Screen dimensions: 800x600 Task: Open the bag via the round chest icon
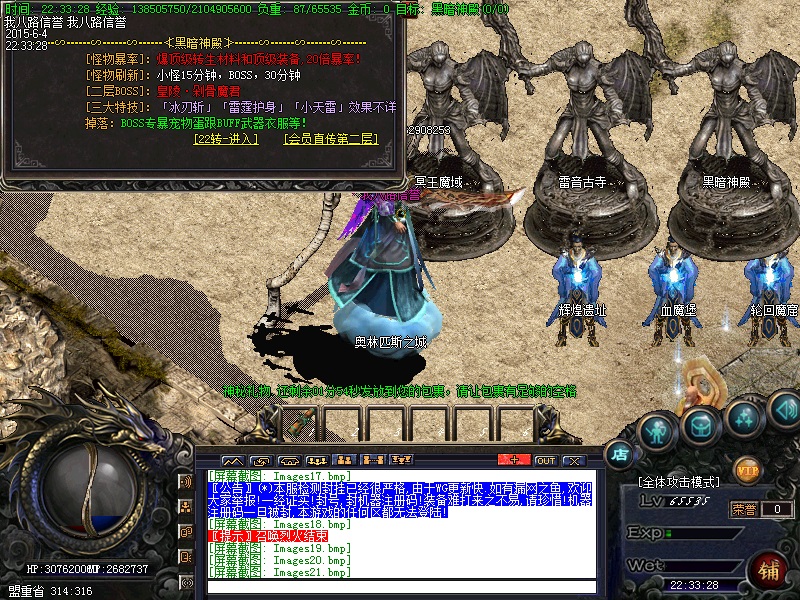(701, 427)
